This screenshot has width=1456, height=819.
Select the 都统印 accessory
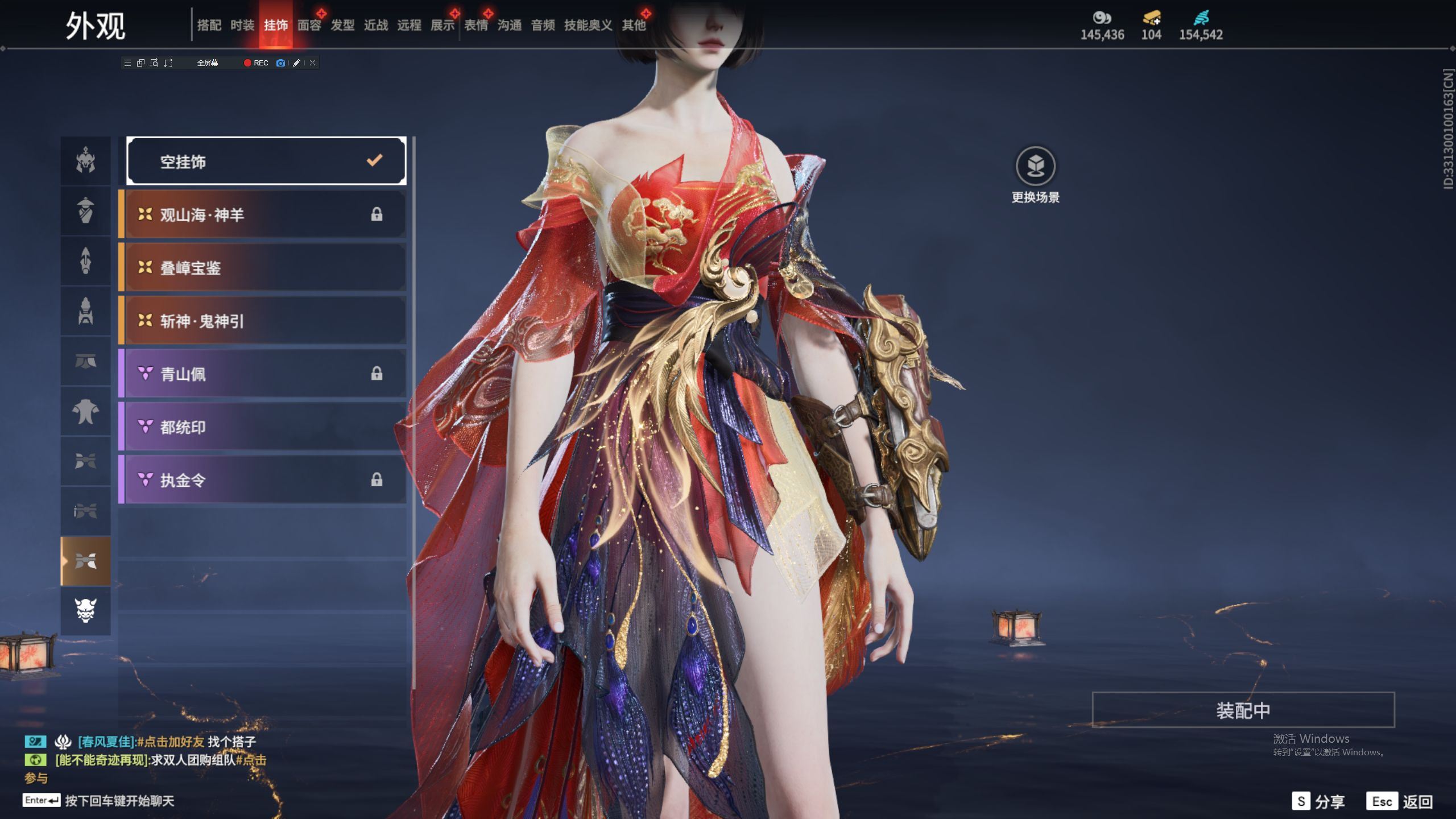[x=263, y=427]
